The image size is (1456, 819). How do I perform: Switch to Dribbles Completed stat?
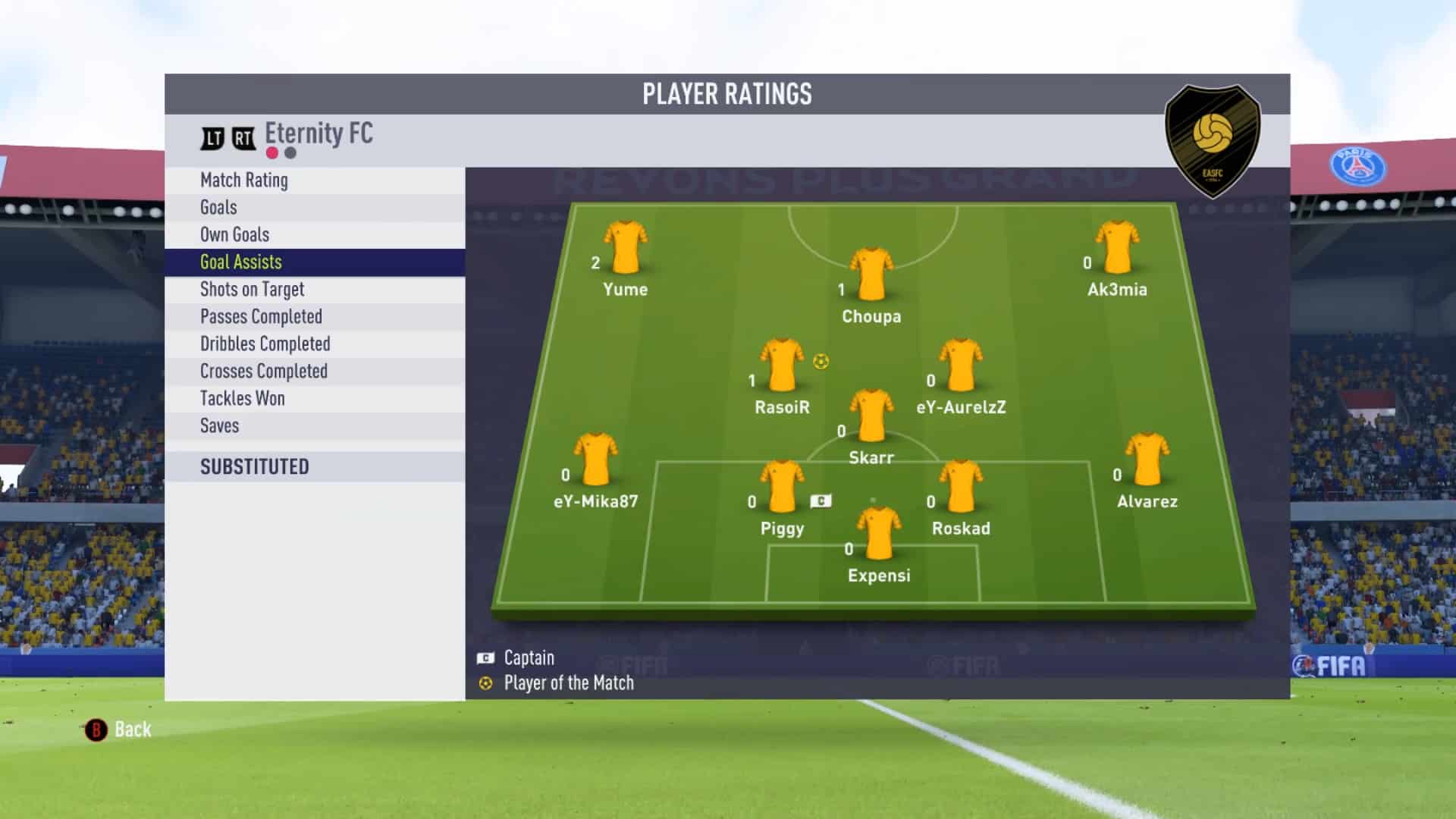(x=314, y=344)
